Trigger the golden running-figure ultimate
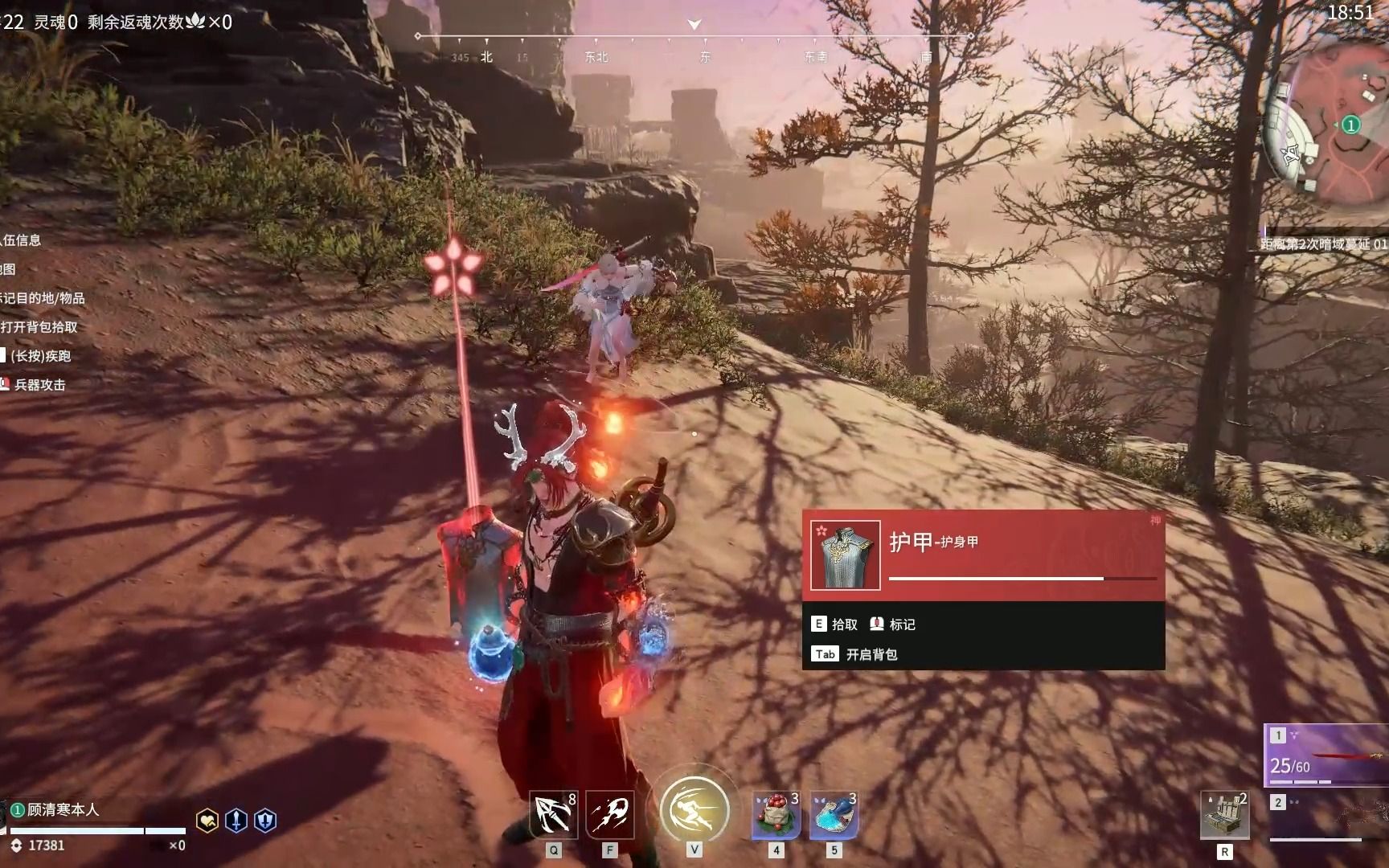This screenshot has height=868, width=1389. pos(694,809)
